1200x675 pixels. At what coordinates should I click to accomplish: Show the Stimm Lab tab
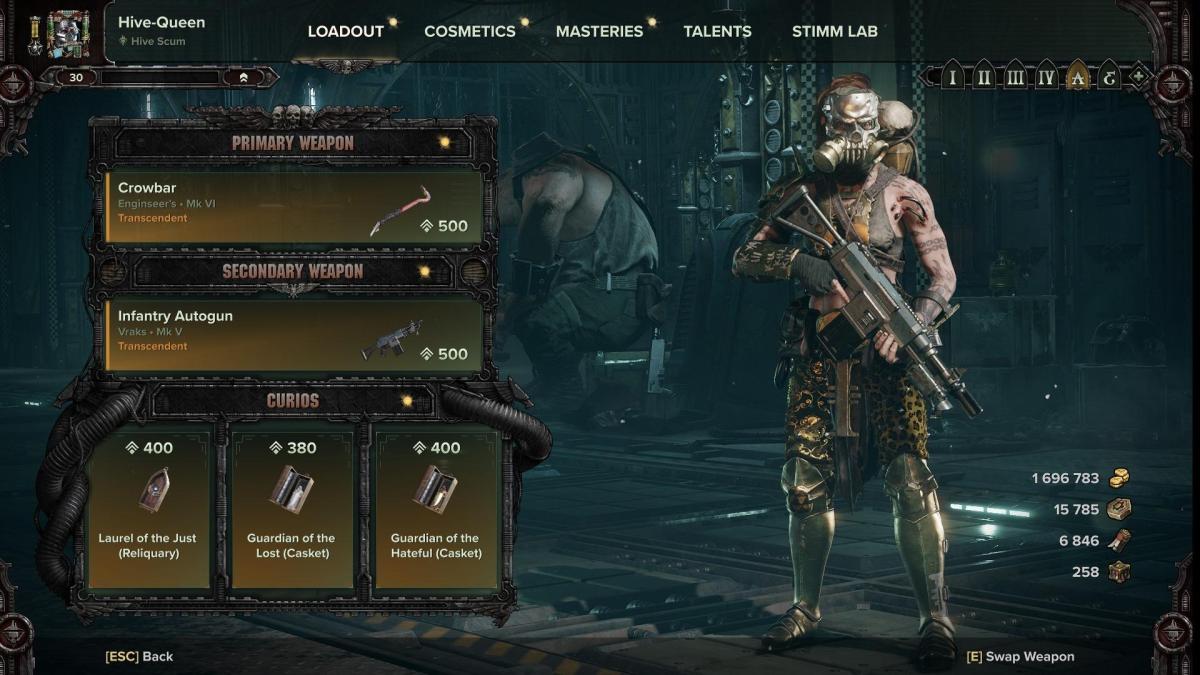(x=834, y=31)
